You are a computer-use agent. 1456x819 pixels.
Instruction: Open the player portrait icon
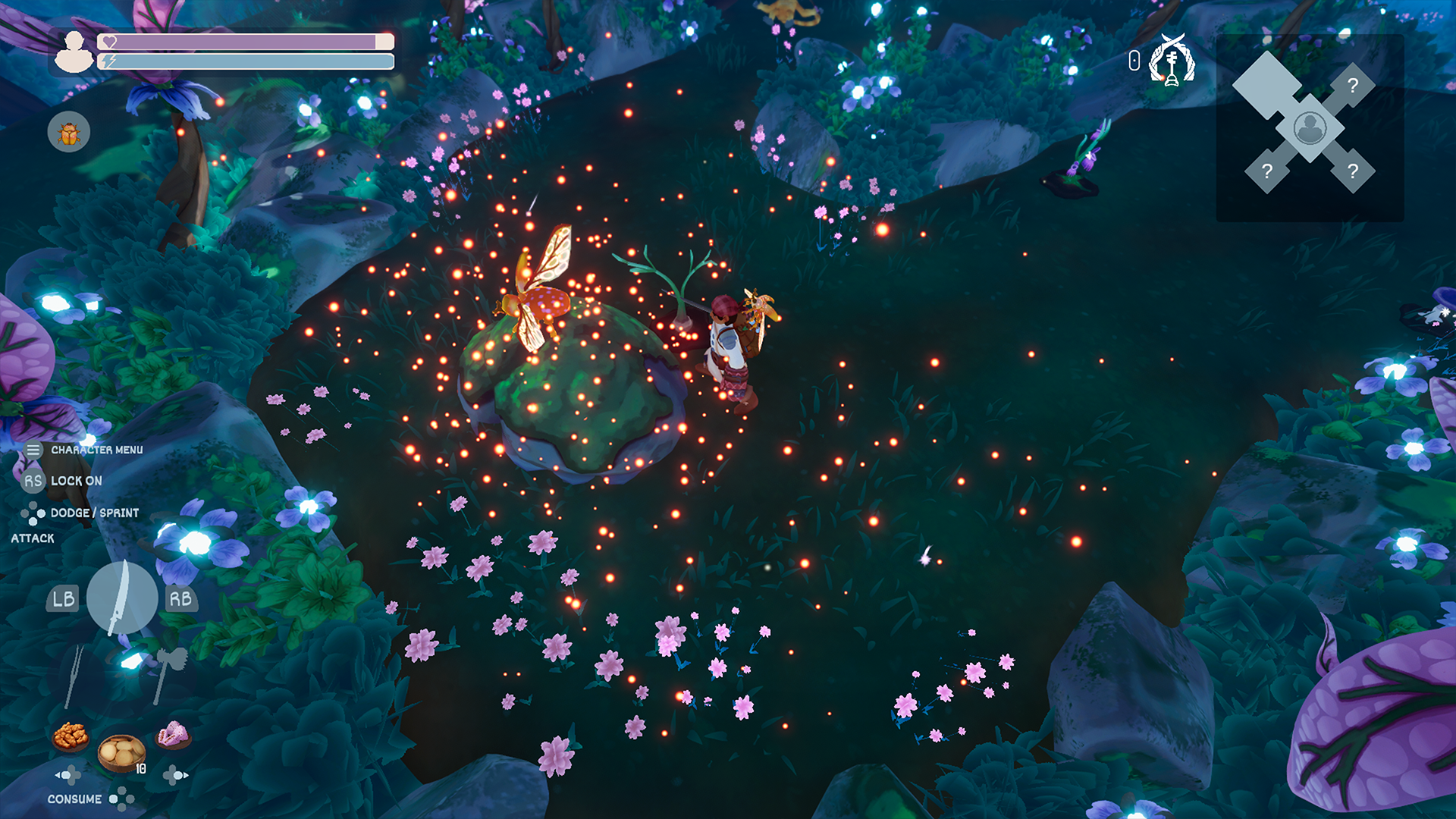[x=74, y=52]
